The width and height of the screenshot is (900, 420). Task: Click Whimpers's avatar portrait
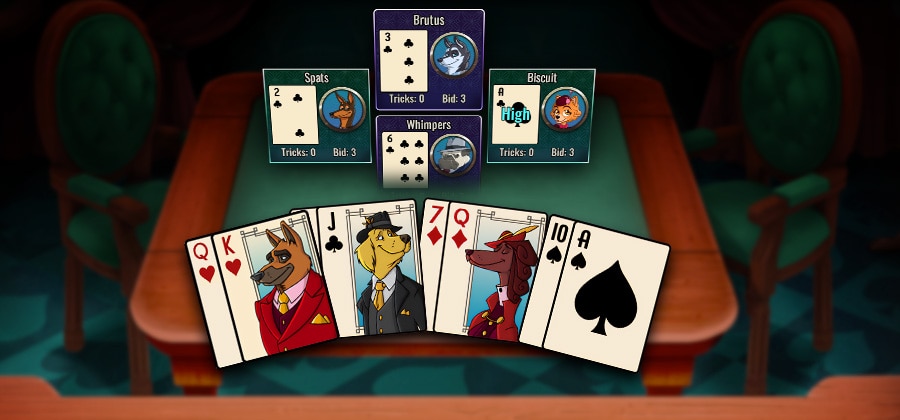tap(453, 155)
